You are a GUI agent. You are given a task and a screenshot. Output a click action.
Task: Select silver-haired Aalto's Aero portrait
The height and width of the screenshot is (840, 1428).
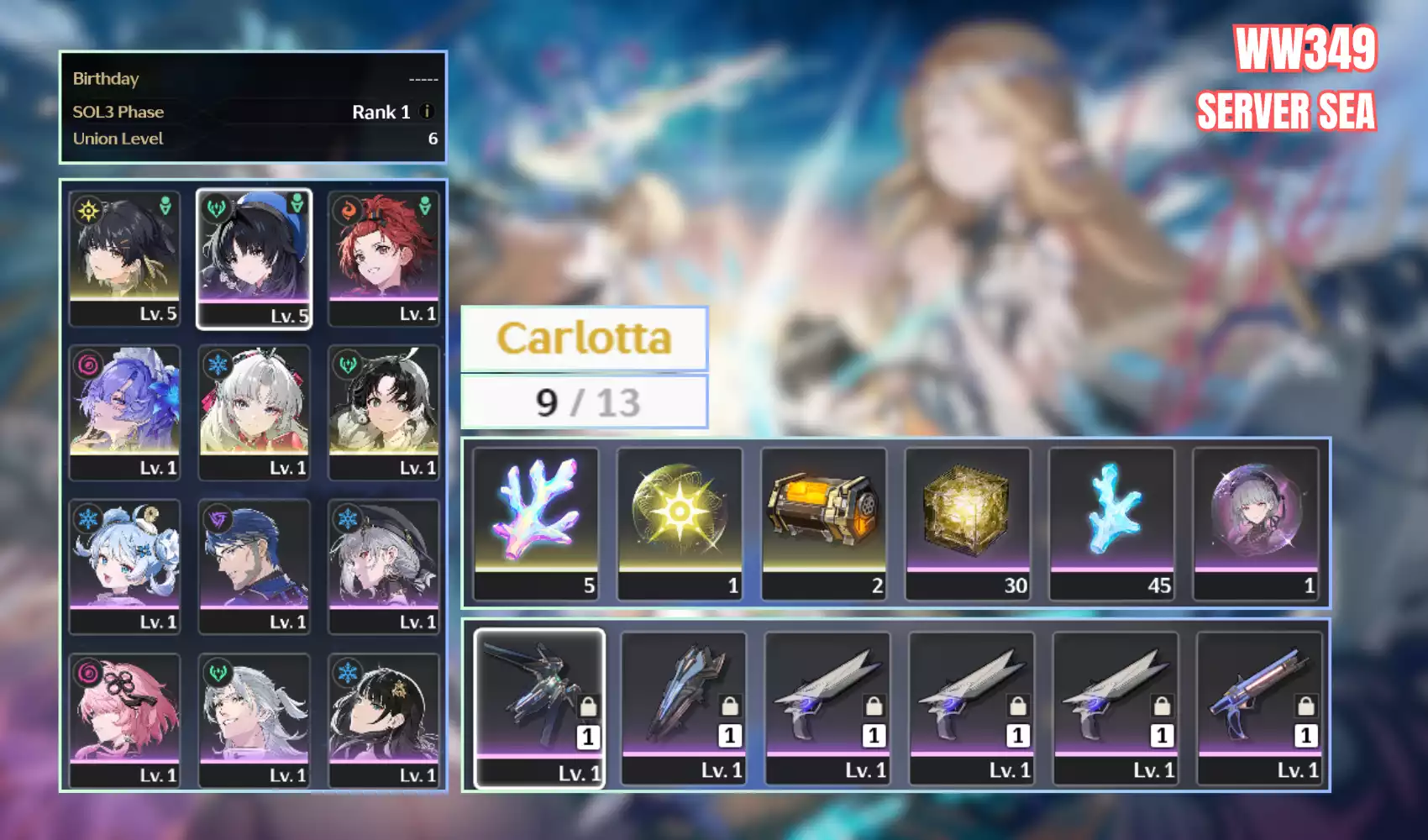[254, 719]
